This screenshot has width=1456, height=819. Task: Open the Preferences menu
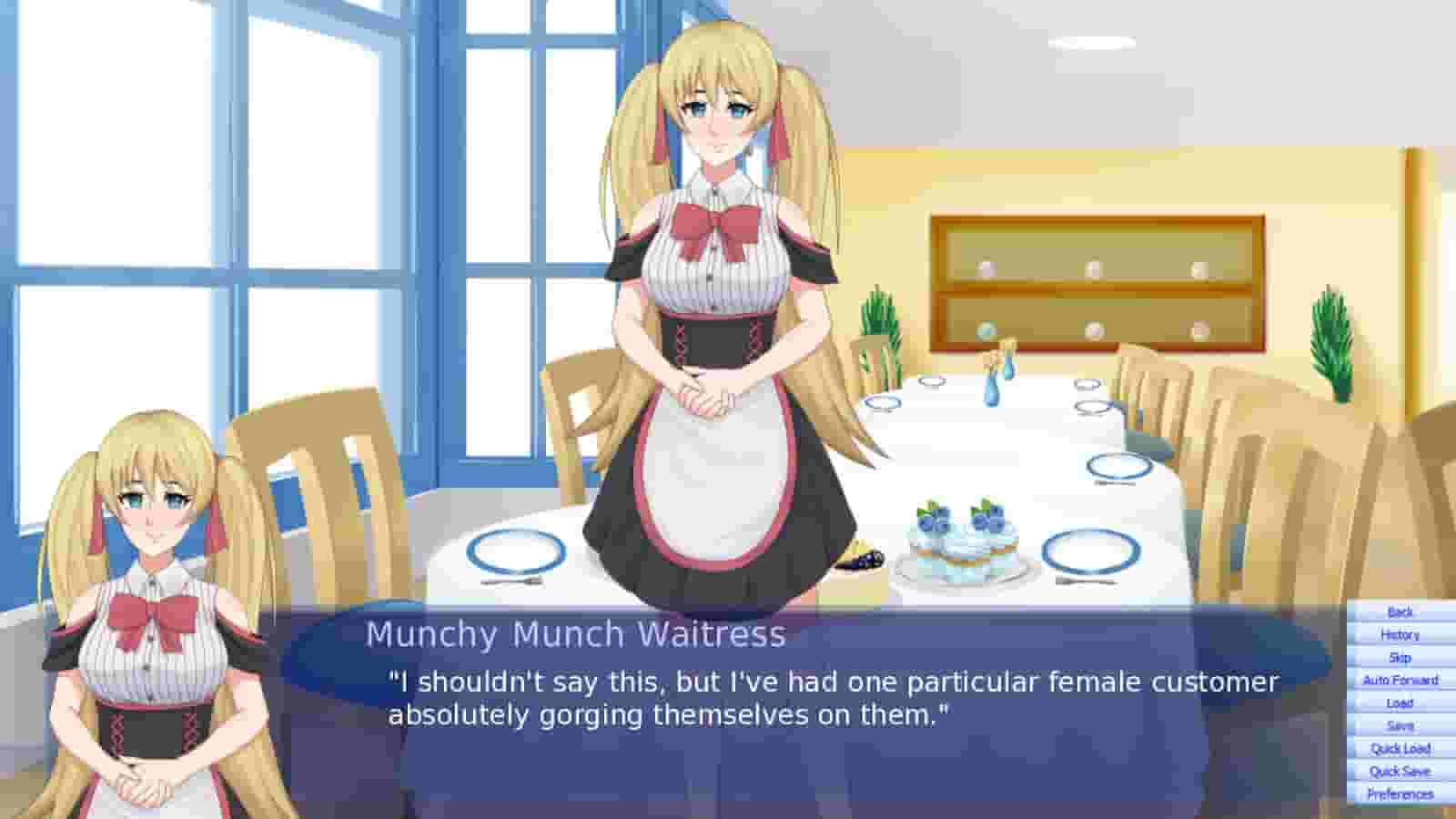(1400, 793)
